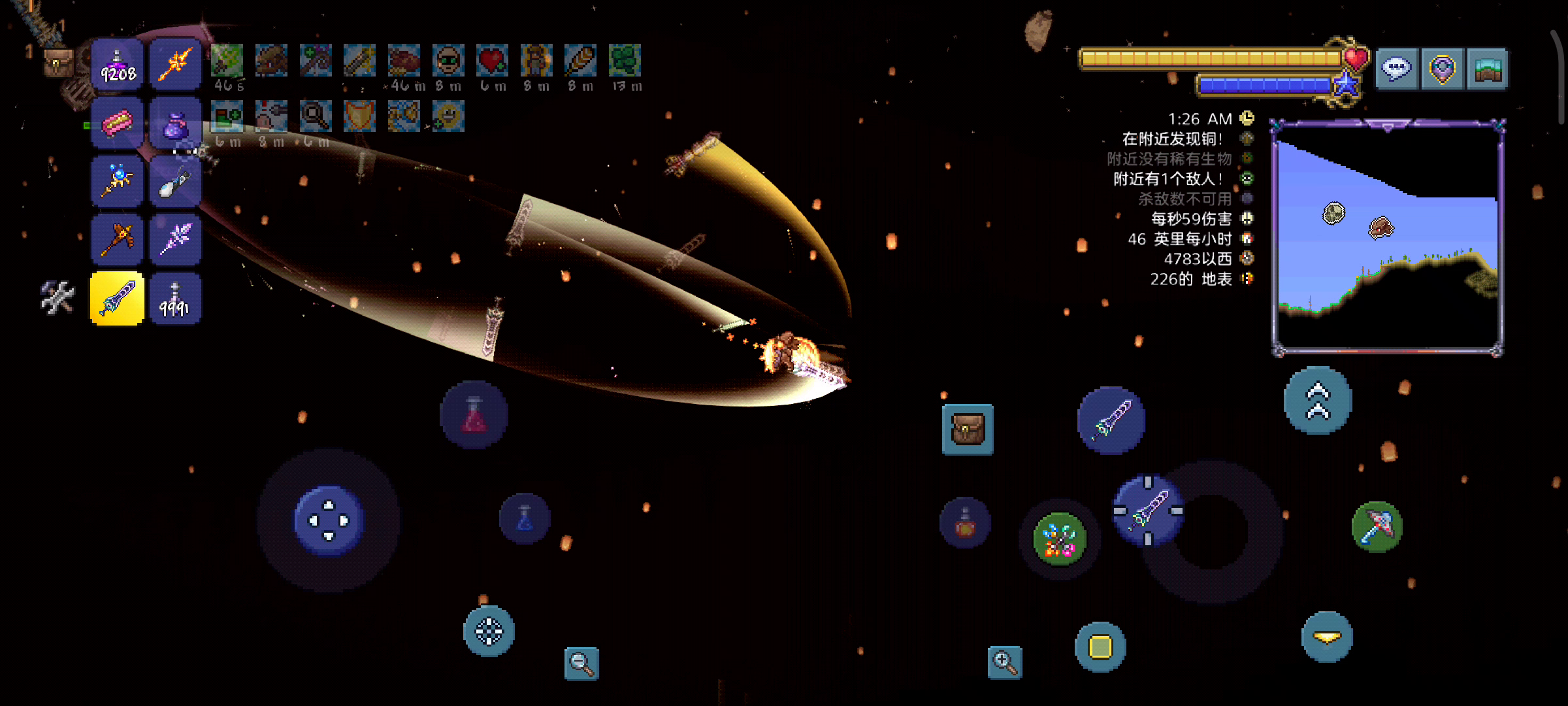
Task: Use the blue mana potion quick button
Action: [x=525, y=518]
